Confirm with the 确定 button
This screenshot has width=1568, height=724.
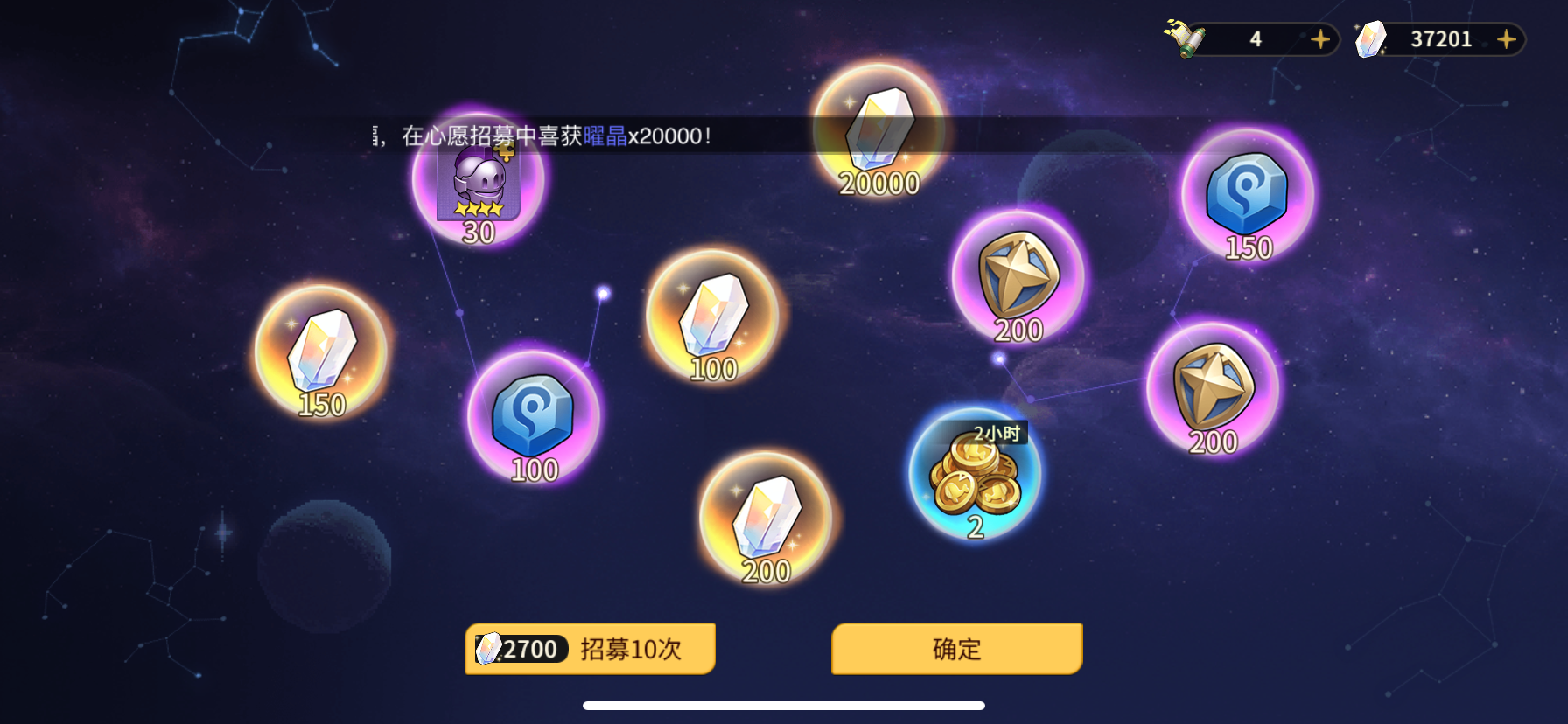(955, 649)
